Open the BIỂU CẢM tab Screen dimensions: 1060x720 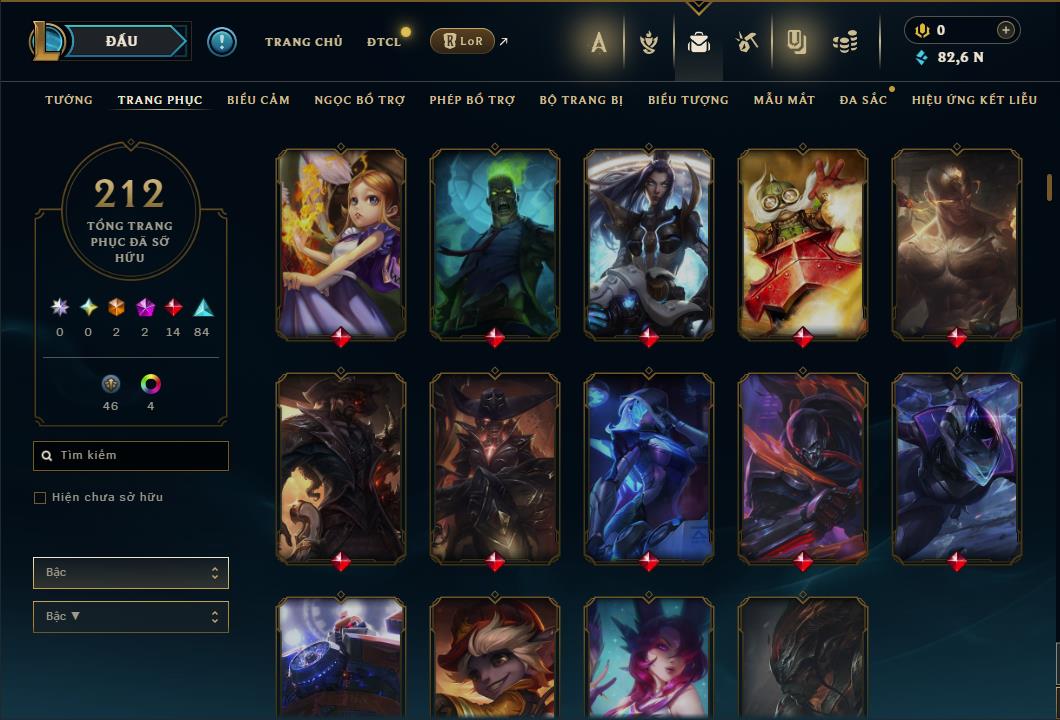258,100
